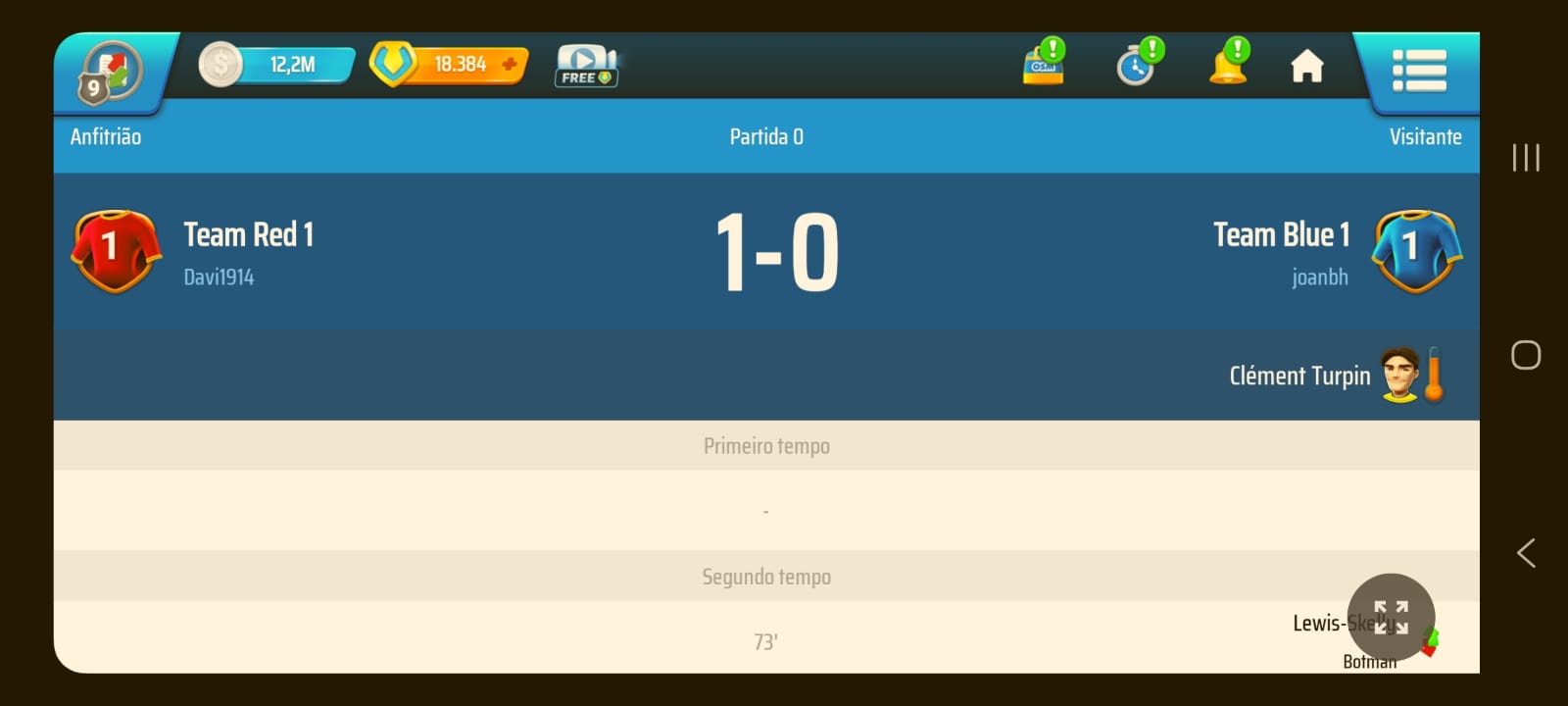The height and width of the screenshot is (706, 1568).
Task: Open the main hamburger menu
Action: click(1418, 71)
